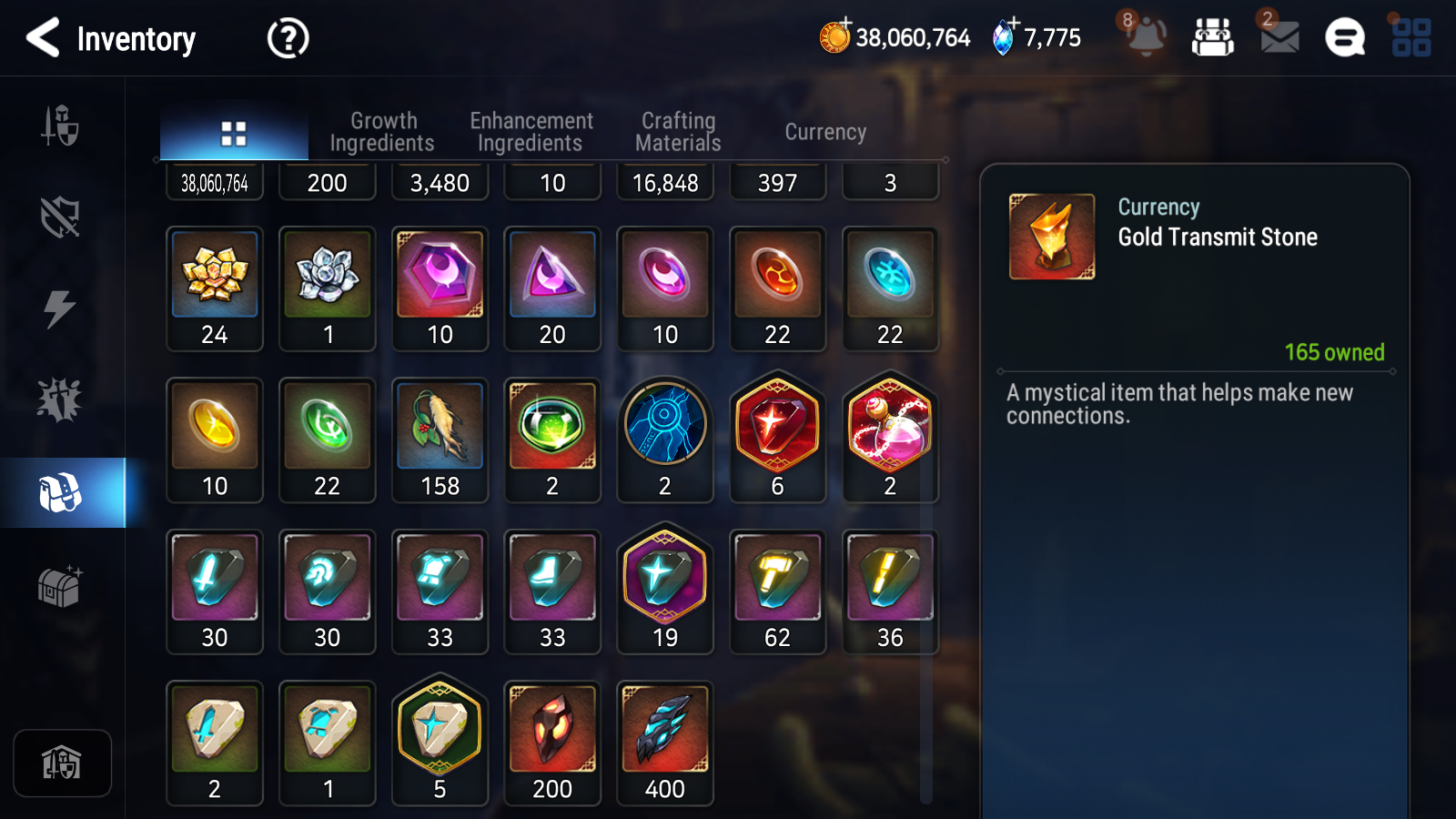Viewport: 1456px width, 819px height.
Task: Open the chat bubble icon
Action: [1344, 38]
